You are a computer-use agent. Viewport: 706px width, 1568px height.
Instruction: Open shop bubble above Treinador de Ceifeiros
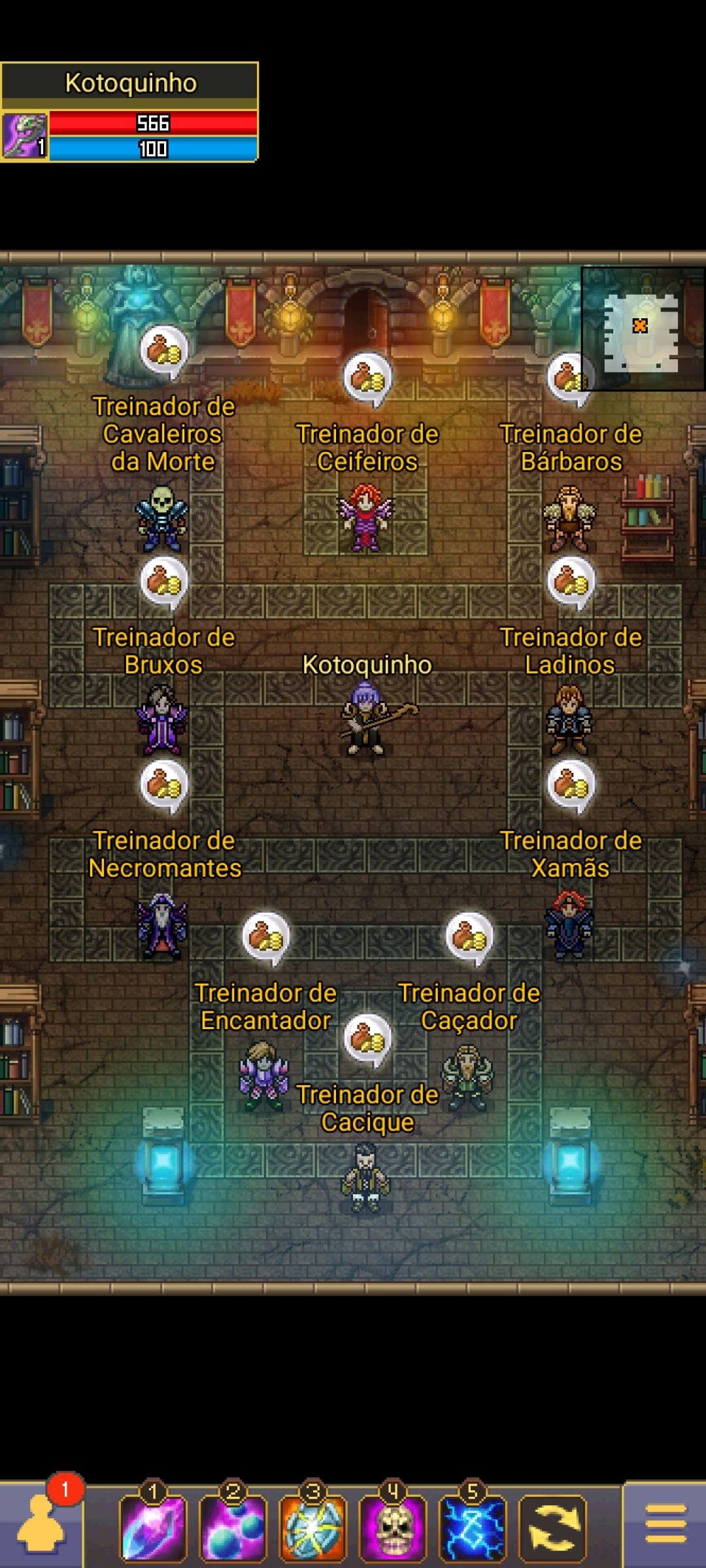point(367,378)
